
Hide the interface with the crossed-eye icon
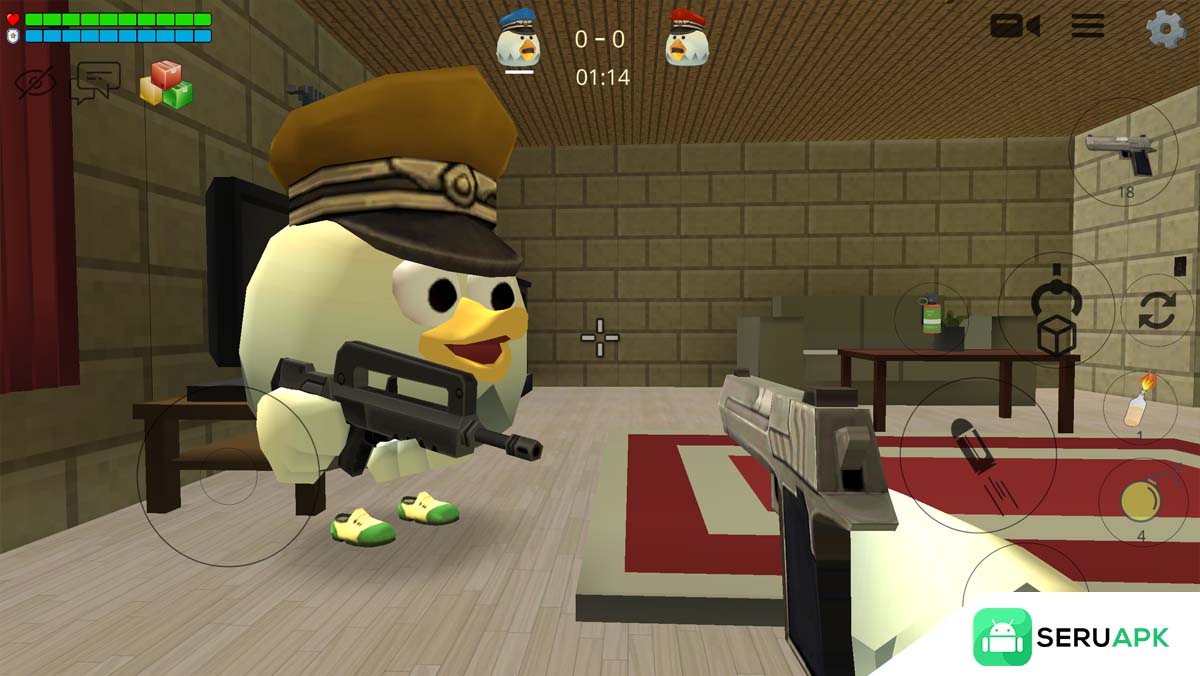click(x=36, y=82)
